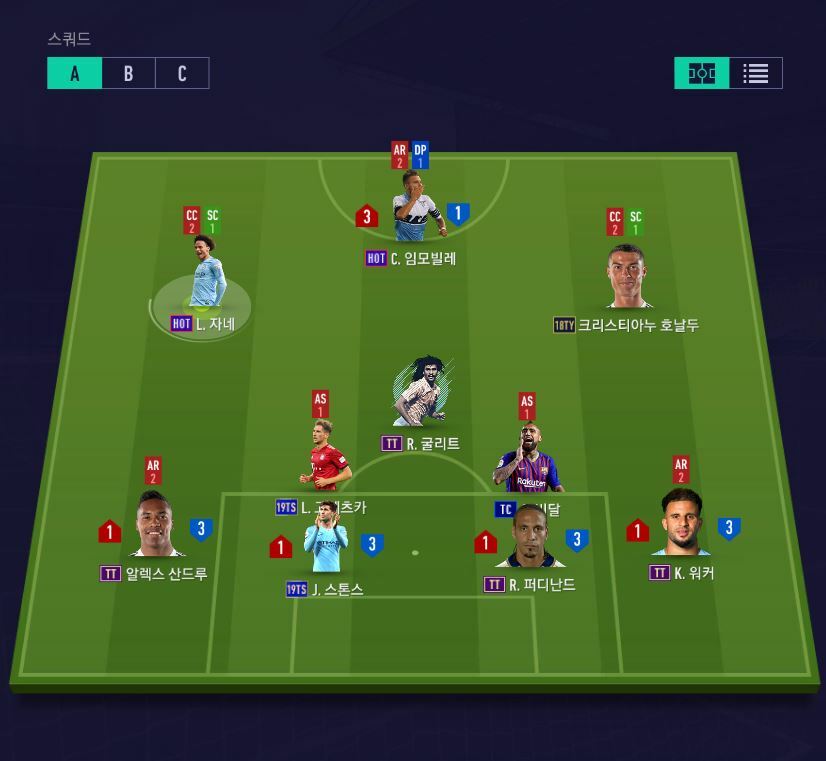Select striker C. 임모빌레 player card
Viewport: 826px width, 761px height.
coord(419,208)
